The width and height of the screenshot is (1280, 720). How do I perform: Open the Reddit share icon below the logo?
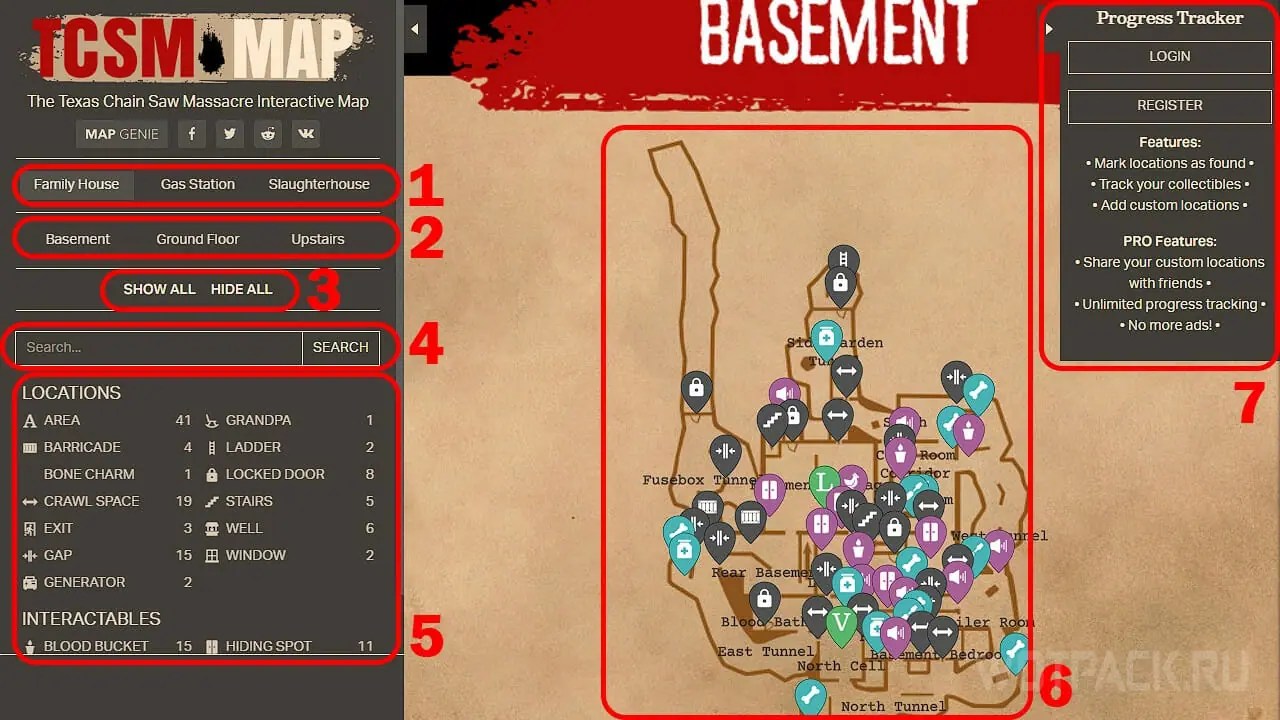point(268,133)
